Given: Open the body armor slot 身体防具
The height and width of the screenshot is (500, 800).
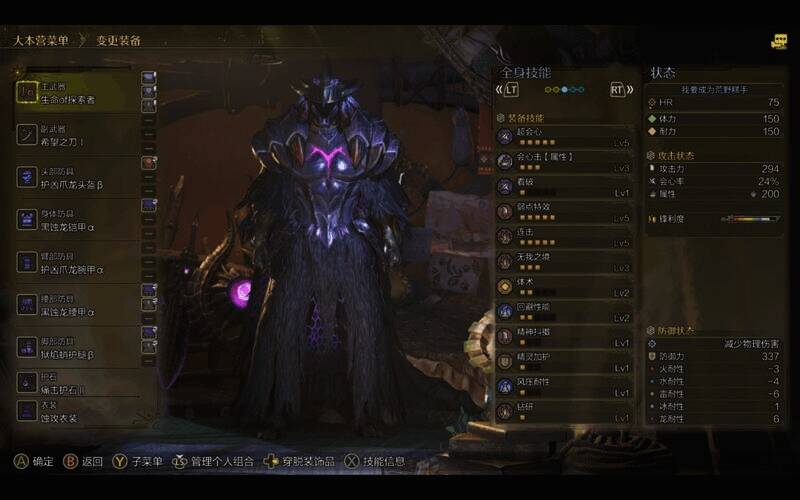Looking at the screenshot, I should point(80,219).
